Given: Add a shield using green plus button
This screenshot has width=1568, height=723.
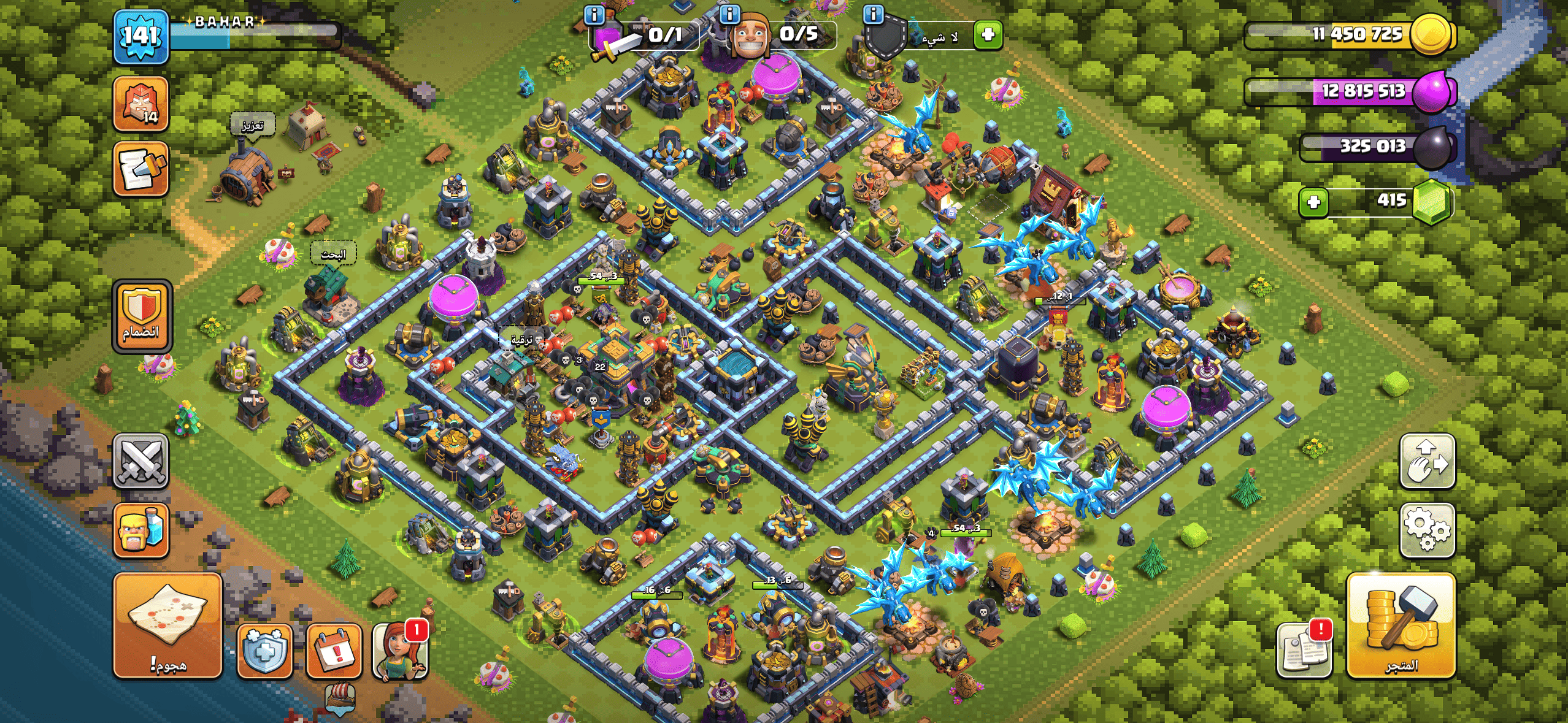Looking at the screenshot, I should (x=988, y=35).
